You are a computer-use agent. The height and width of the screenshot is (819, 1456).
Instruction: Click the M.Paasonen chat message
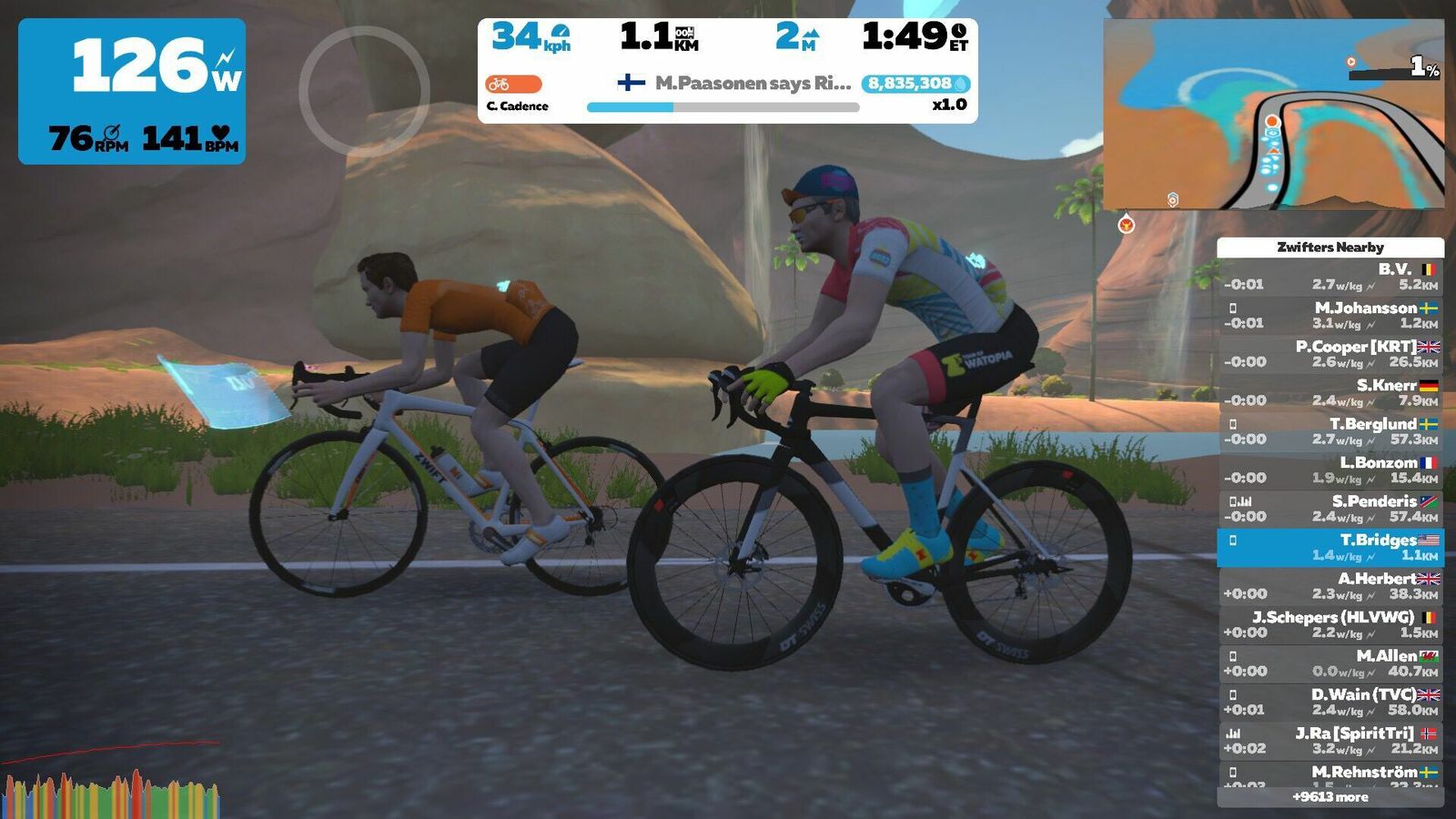(737, 83)
